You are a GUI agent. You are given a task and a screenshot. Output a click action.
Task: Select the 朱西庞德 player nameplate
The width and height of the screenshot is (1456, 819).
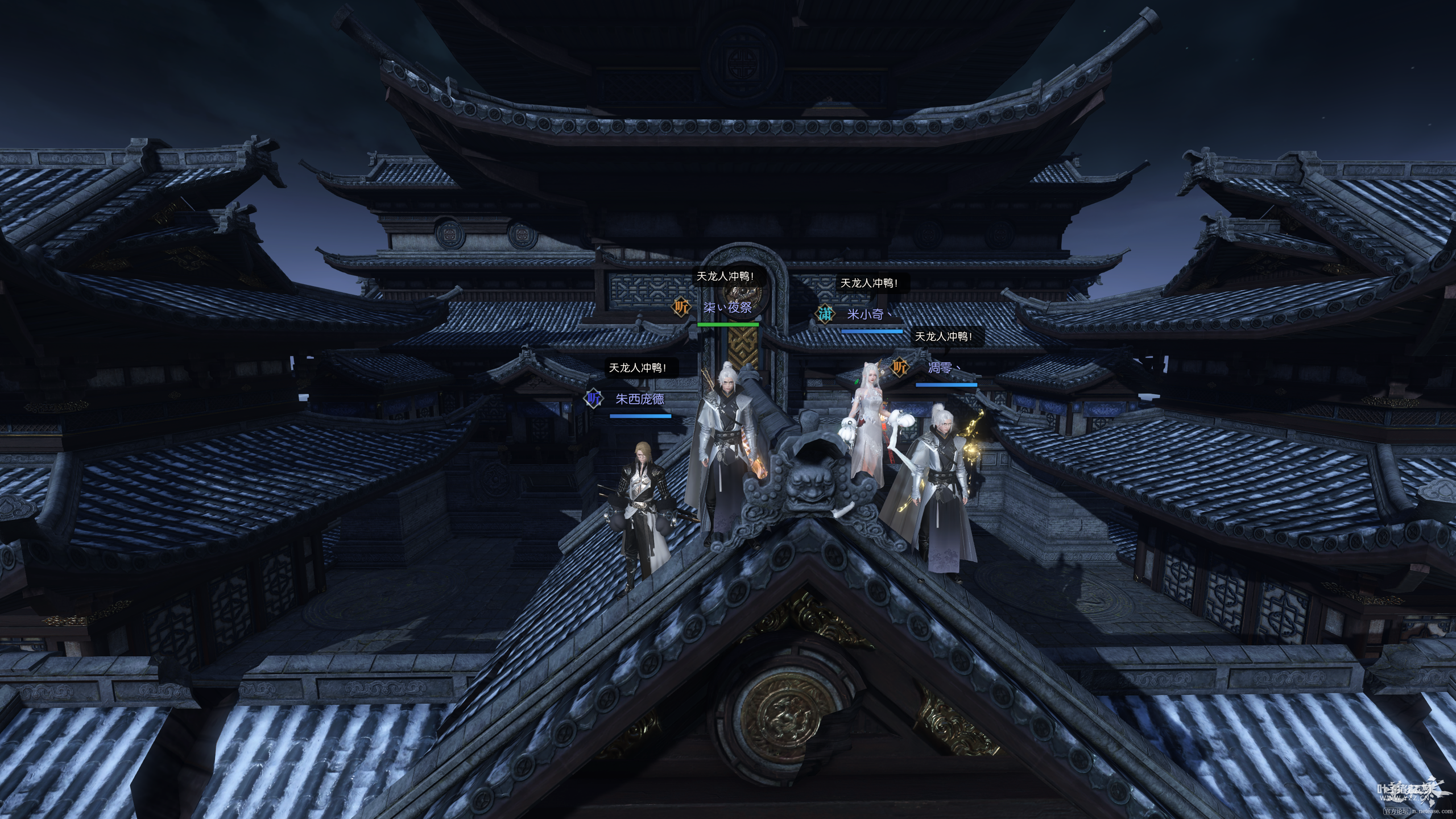tap(640, 399)
